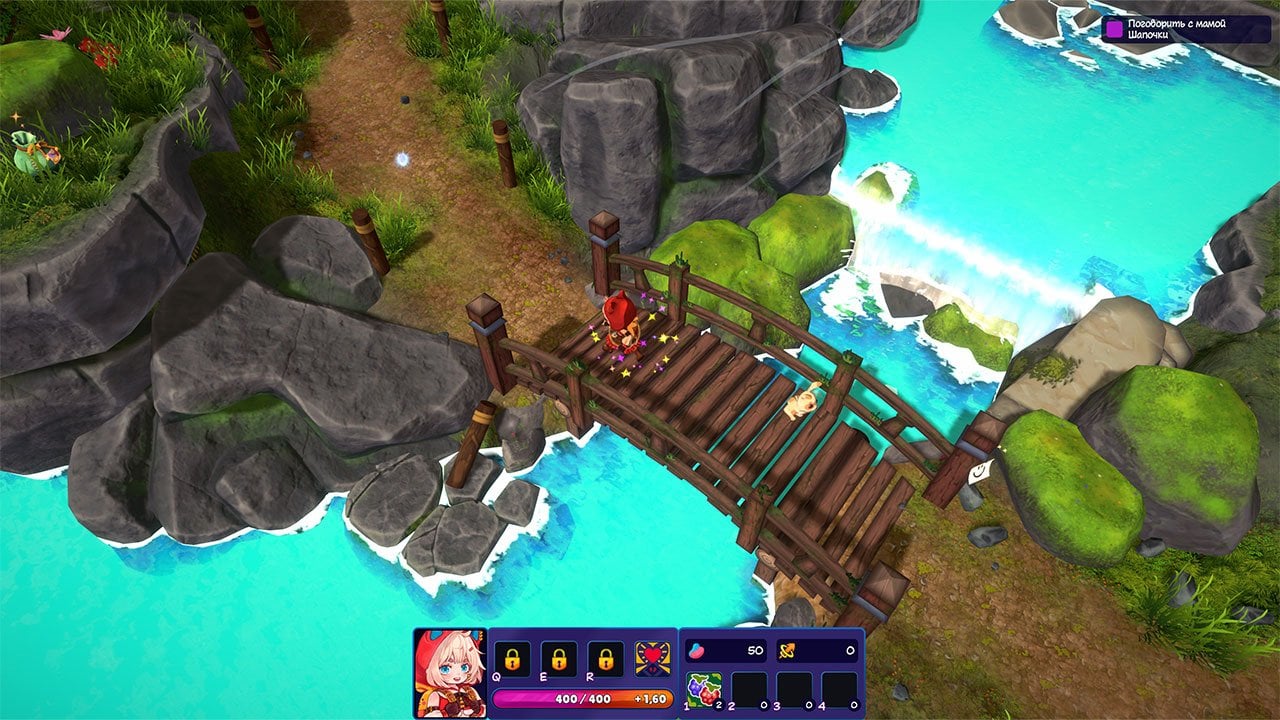Activate the heart ability icon
The width and height of the screenshot is (1280, 720).
click(x=653, y=659)
